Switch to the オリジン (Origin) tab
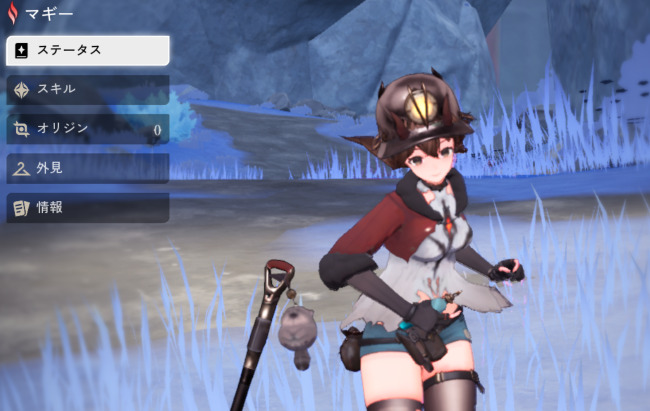Viewport: 650px width, 411px height. tap(87, 128)
